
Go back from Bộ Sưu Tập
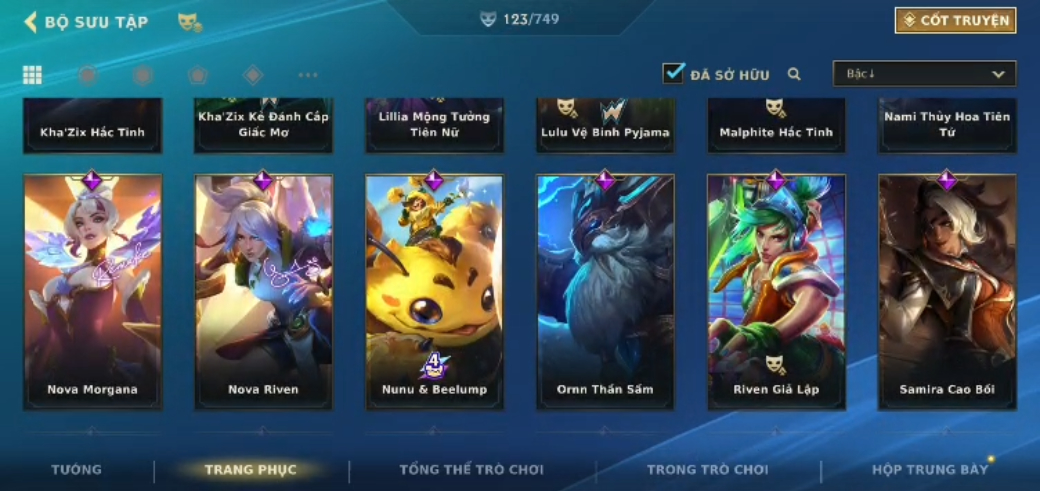(31, 21)
